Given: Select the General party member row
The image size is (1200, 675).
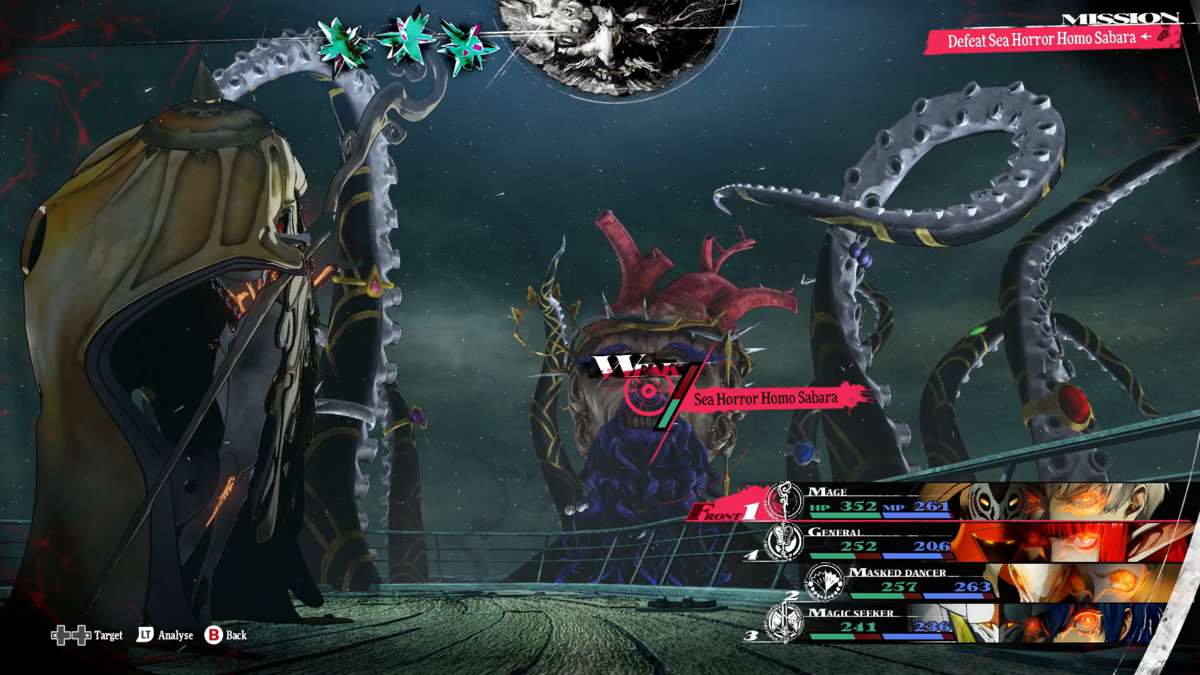Looking at the screenshot, I should (960, 541).
